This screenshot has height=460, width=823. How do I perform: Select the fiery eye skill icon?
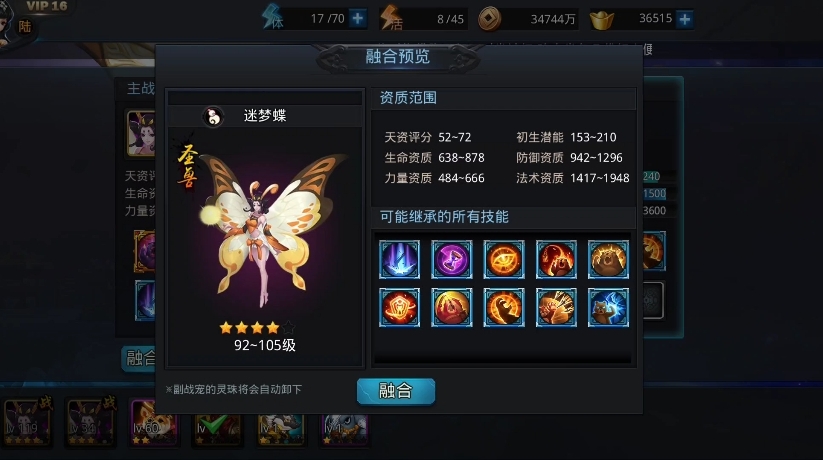coord(504,259)
